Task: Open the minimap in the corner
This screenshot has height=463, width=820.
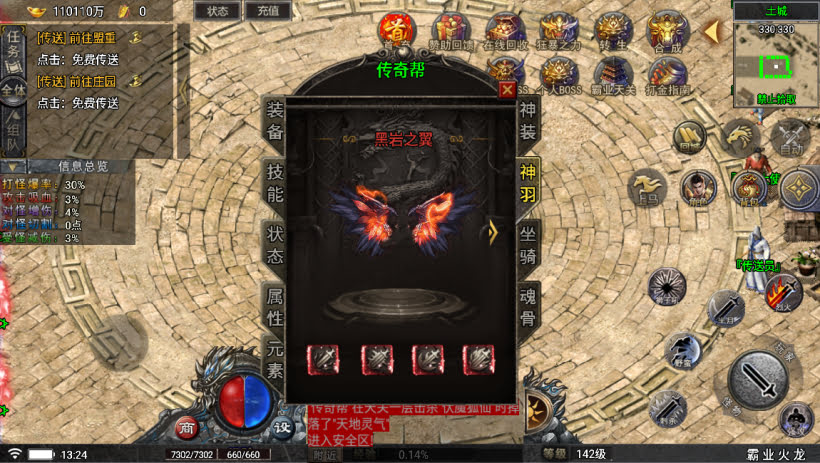Action: tap(776, 63)
